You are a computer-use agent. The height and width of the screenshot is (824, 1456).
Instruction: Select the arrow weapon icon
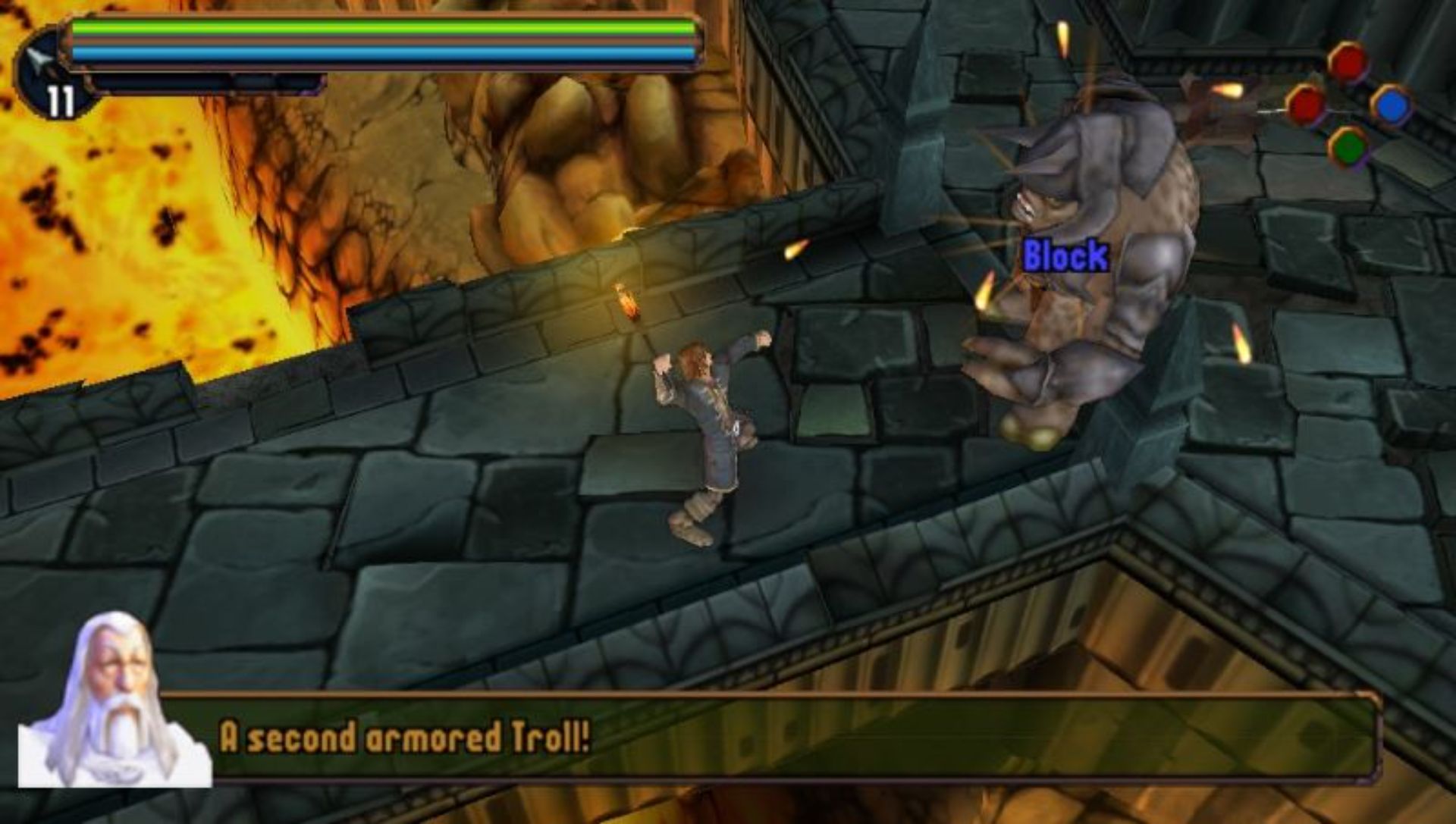39,61
